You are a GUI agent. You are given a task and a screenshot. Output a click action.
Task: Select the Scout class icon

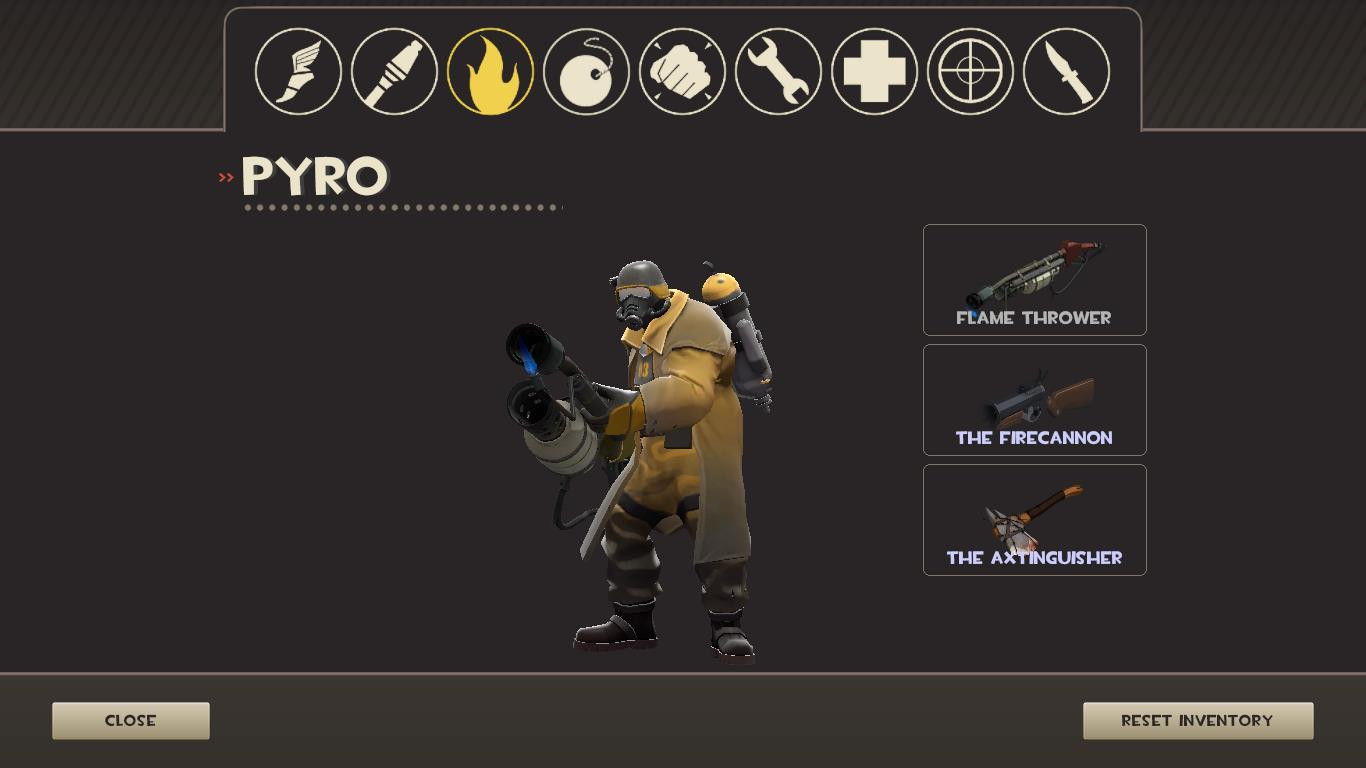pos(297,71)
